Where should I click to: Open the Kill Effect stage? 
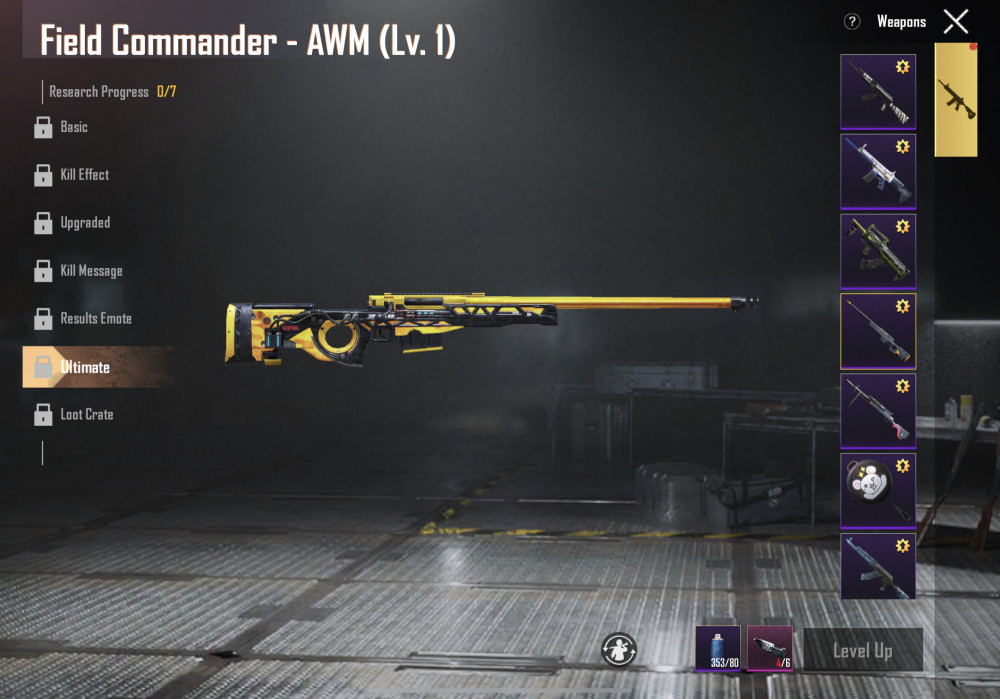pyautogui.click(x=84, y=175)
